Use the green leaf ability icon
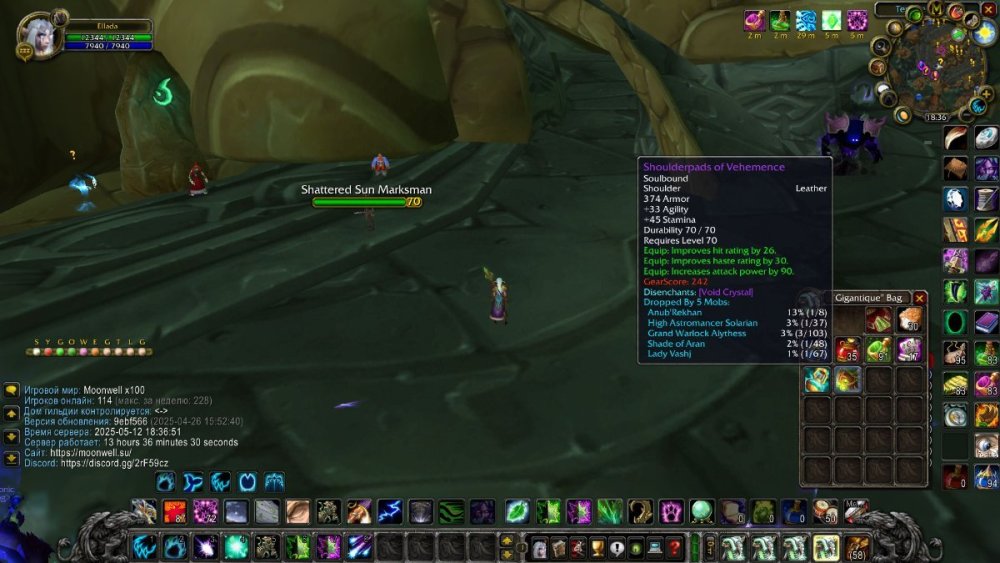The width and height of the screenshot is (1000, 563). pyautogui.click(x=516, y=512)
